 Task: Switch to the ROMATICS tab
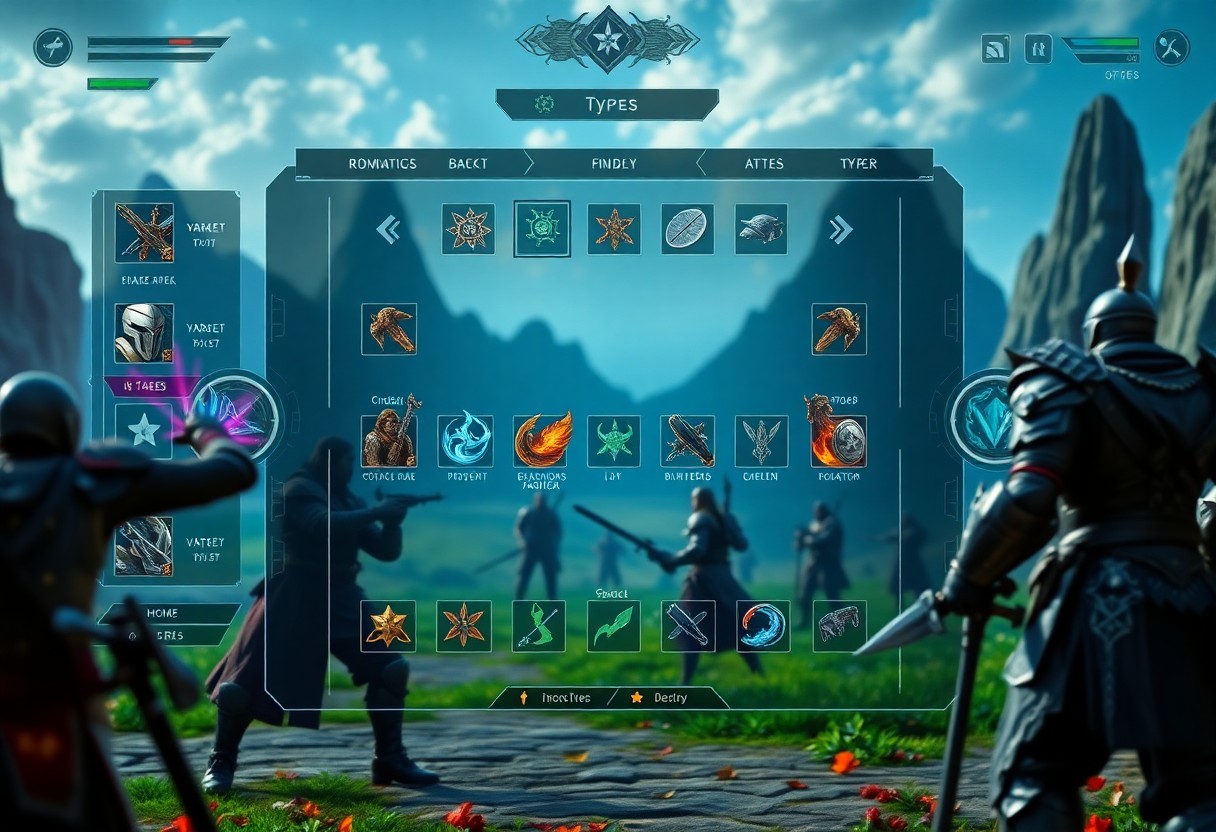click(382, 164)
